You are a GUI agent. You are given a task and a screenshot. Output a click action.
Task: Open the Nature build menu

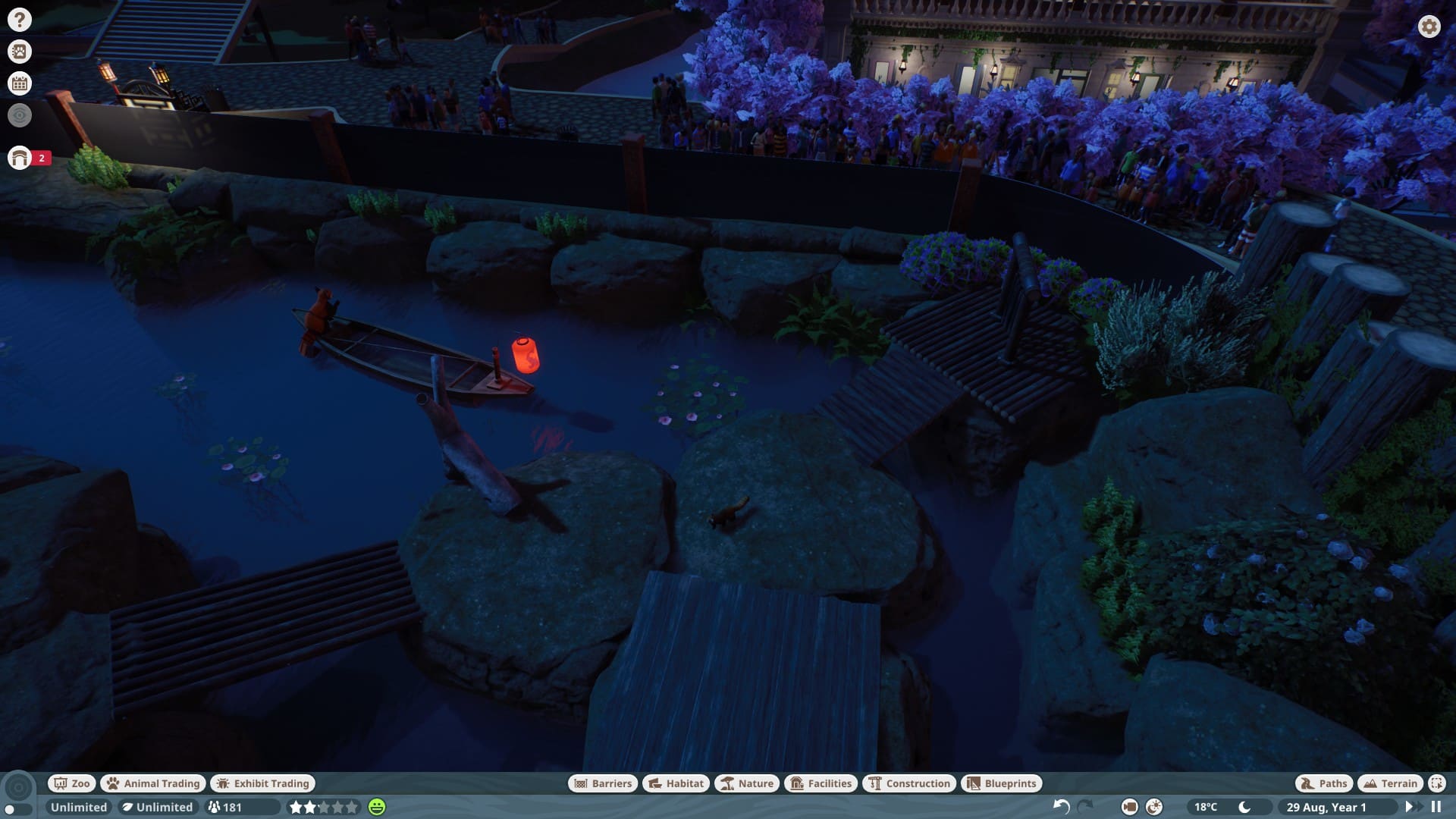(747, 783)
